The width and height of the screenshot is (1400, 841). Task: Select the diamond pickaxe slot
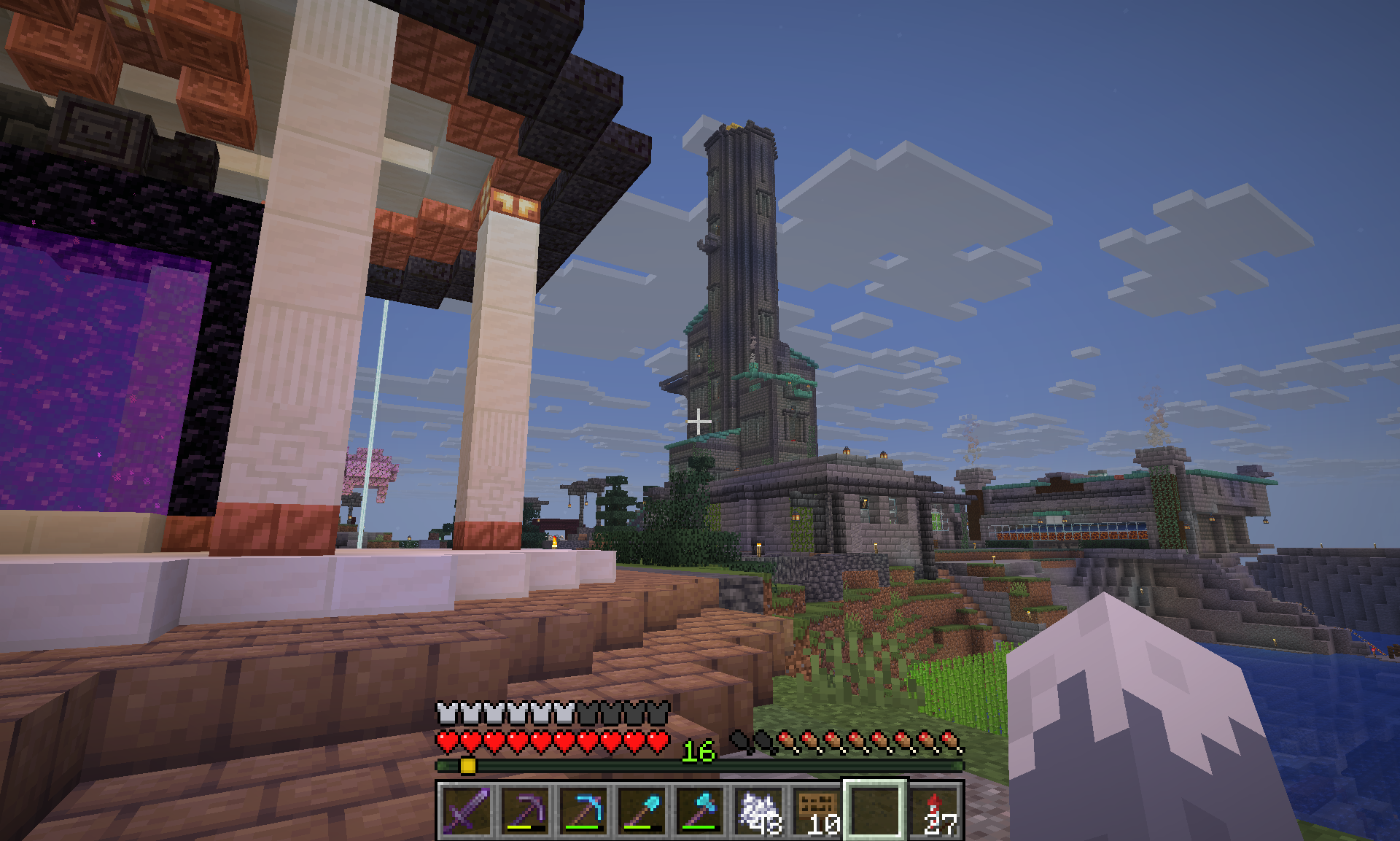point(583,810)
